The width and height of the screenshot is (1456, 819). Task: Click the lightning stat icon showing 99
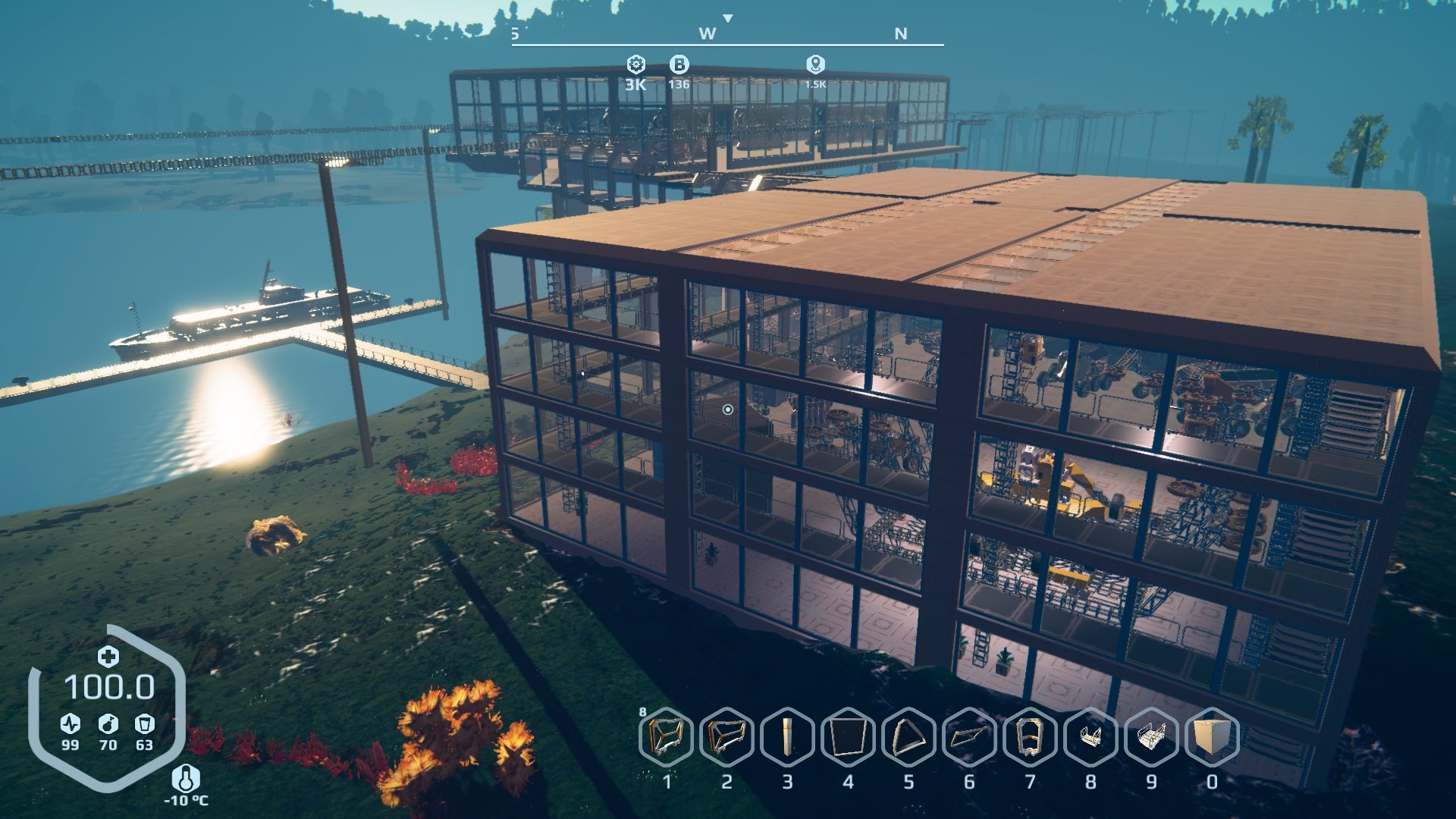(69, 723)
